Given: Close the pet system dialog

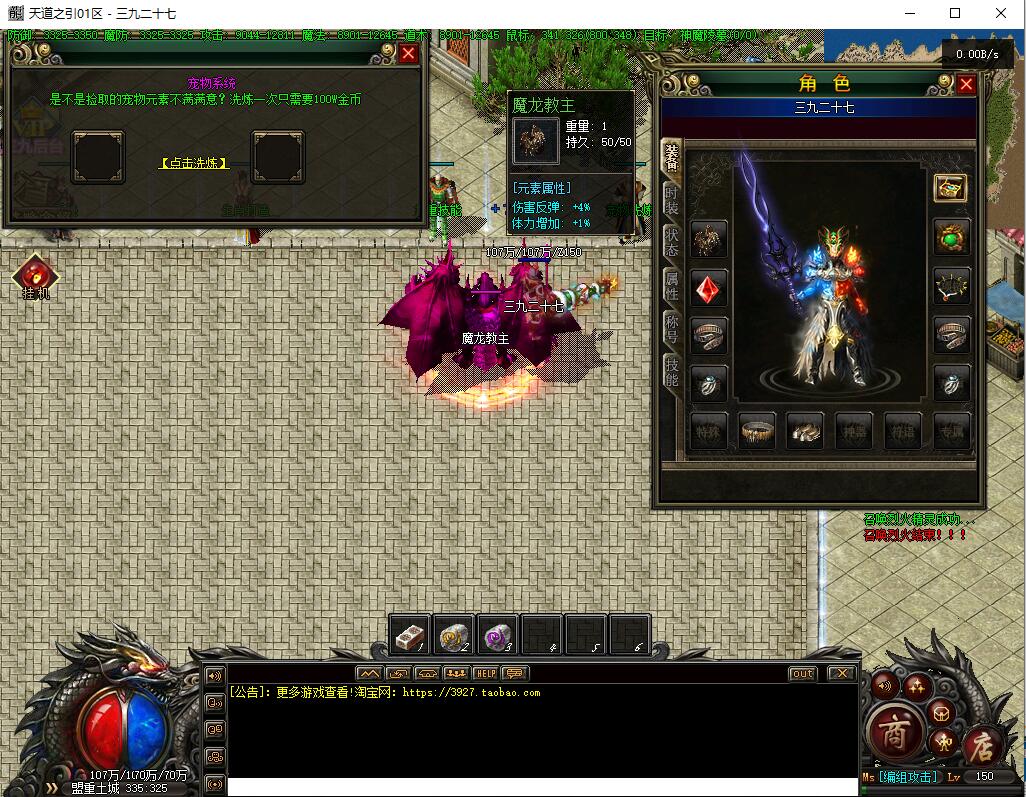Looking at the screenshot, I should [408, 54].
